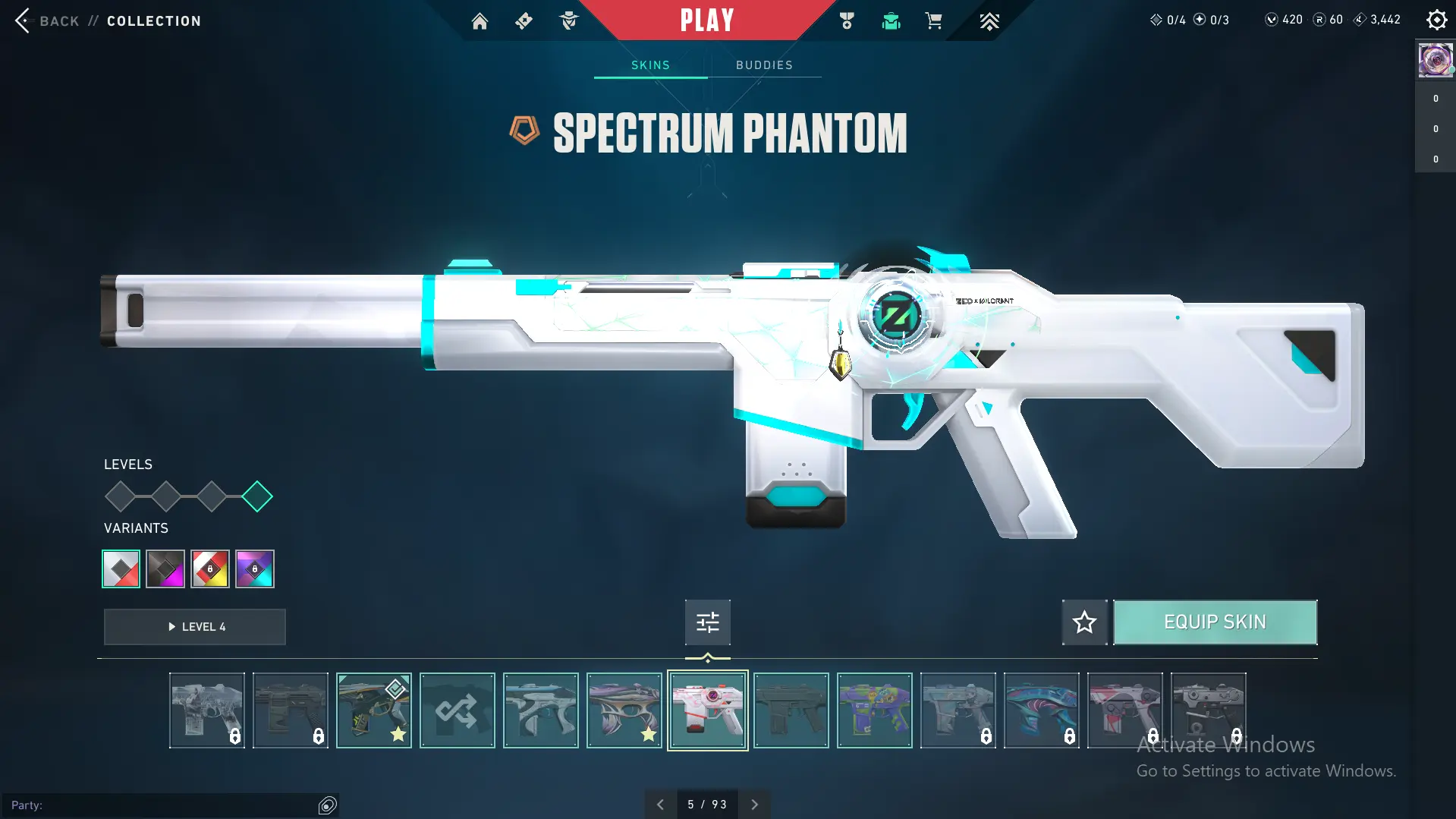Select the Skins tab
This screenshot has width=1456, height=819.
tap(650, 65)
